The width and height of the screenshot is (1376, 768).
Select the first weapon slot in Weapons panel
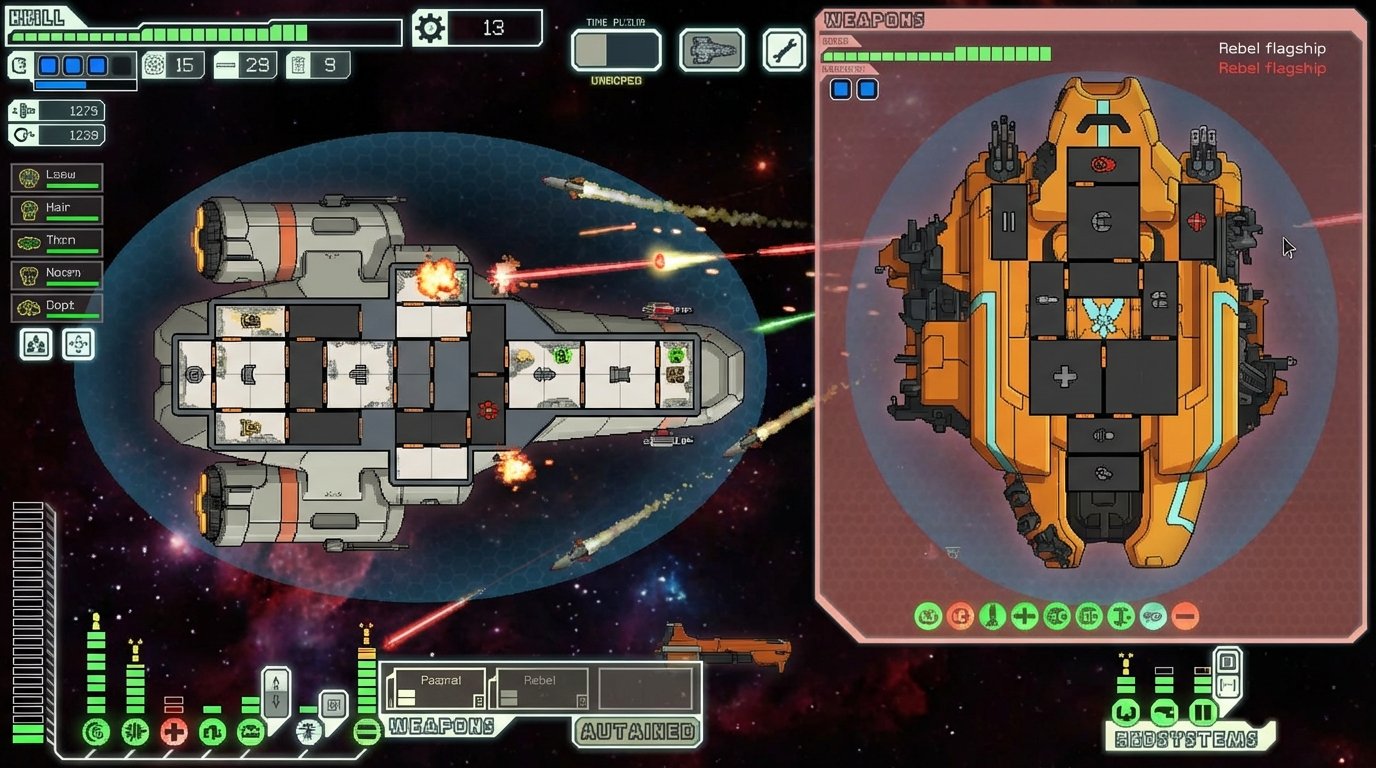435,688
